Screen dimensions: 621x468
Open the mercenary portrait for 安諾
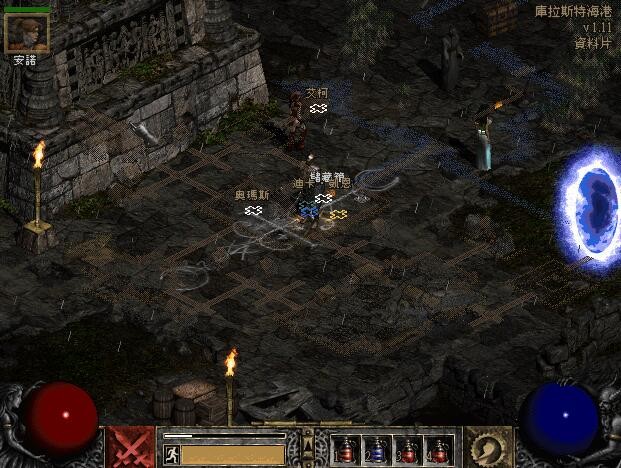point(26,33)
